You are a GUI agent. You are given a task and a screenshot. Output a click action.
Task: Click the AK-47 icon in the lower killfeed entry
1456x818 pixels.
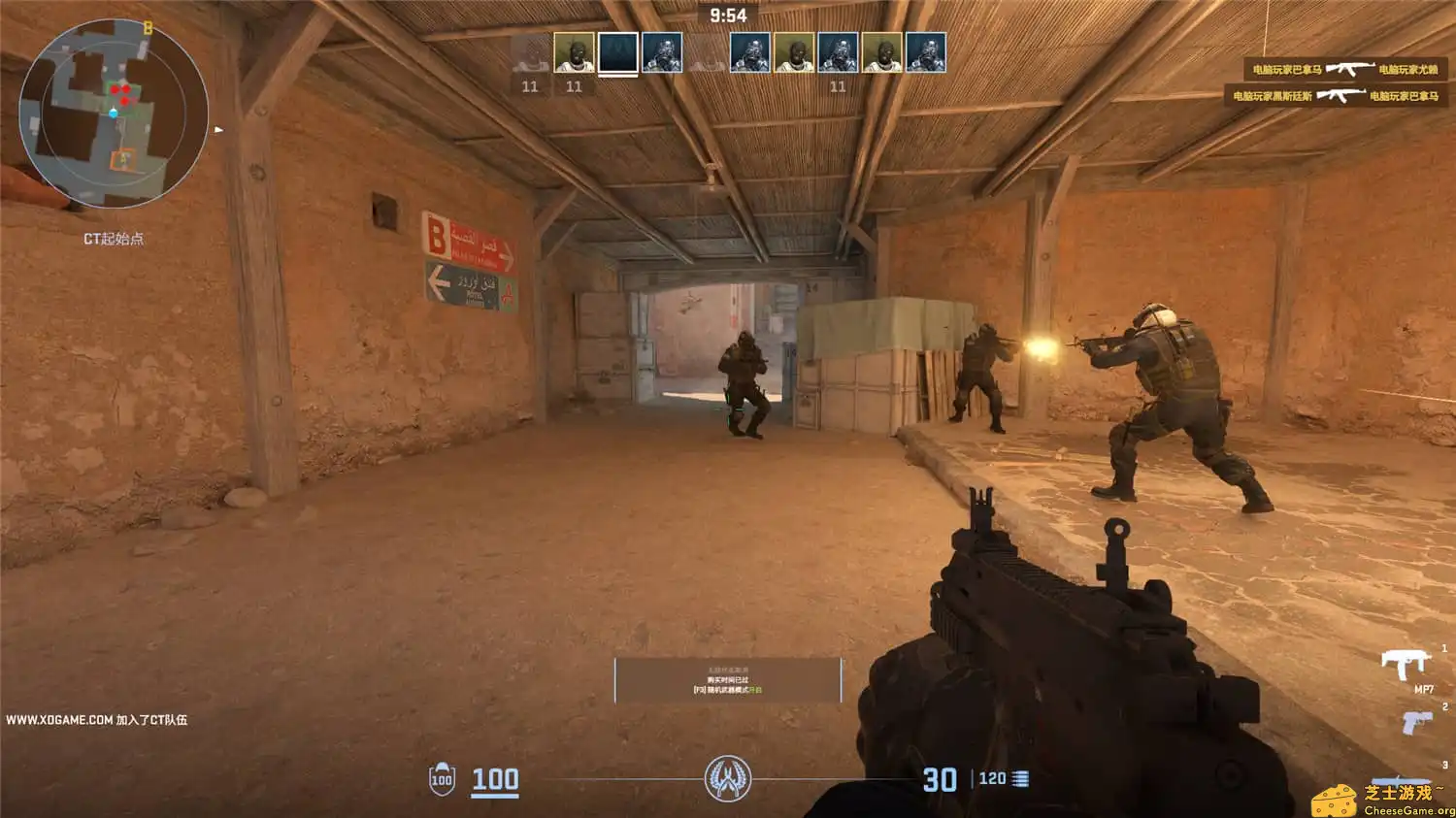[1342, 96]
